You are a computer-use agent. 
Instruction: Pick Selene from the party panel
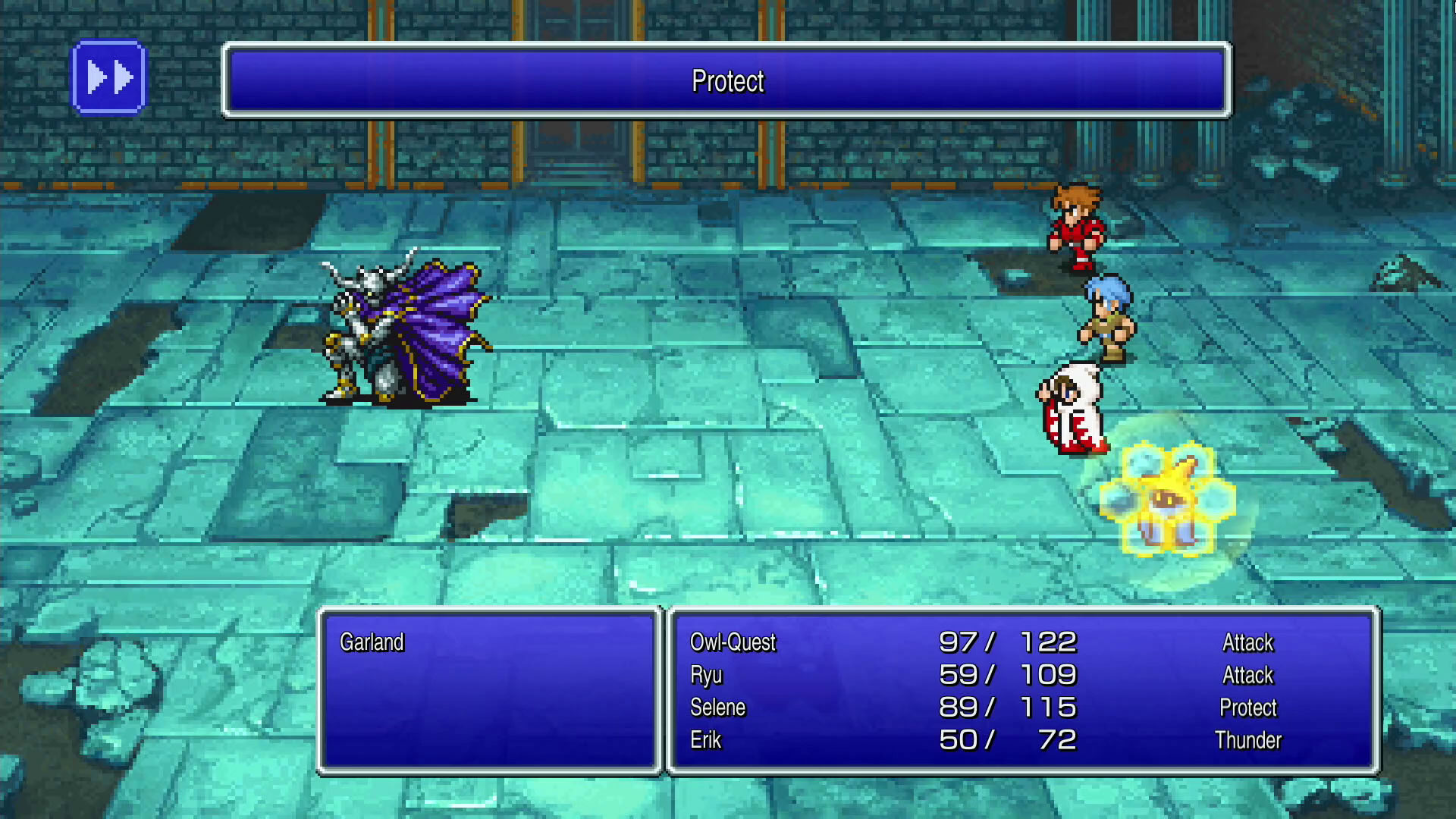717,708
